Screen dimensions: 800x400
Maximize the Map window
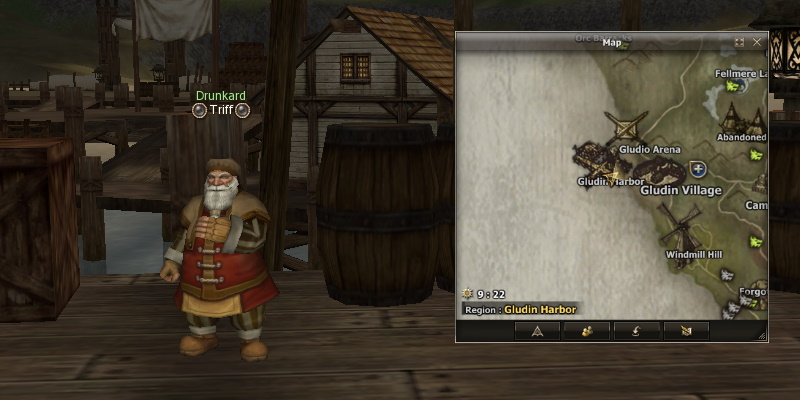(740, 42)
